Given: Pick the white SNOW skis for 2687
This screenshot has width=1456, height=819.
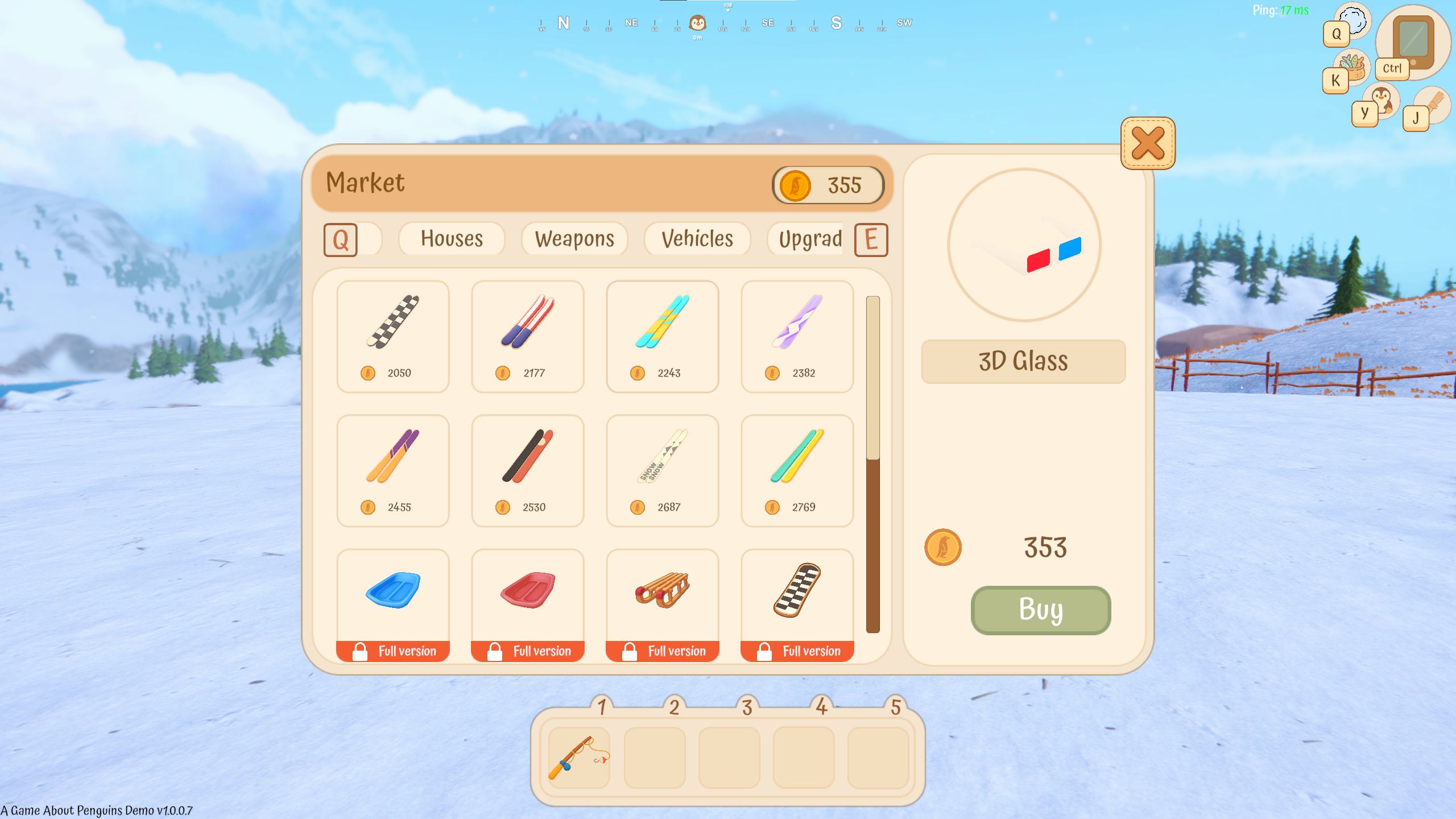Looking at the screenshot, I should [662, 470].
